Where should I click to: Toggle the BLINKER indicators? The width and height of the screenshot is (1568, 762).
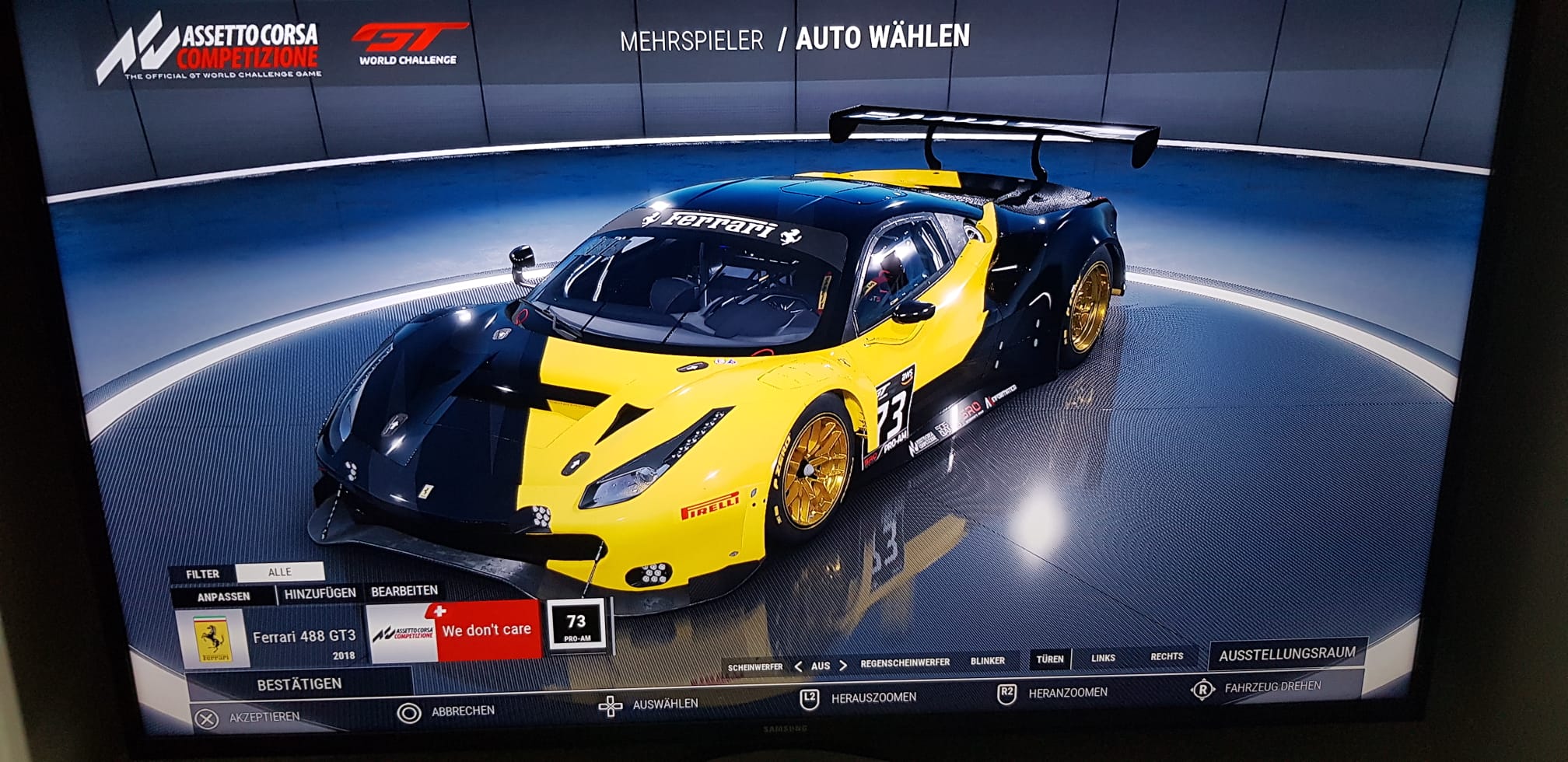988,661
